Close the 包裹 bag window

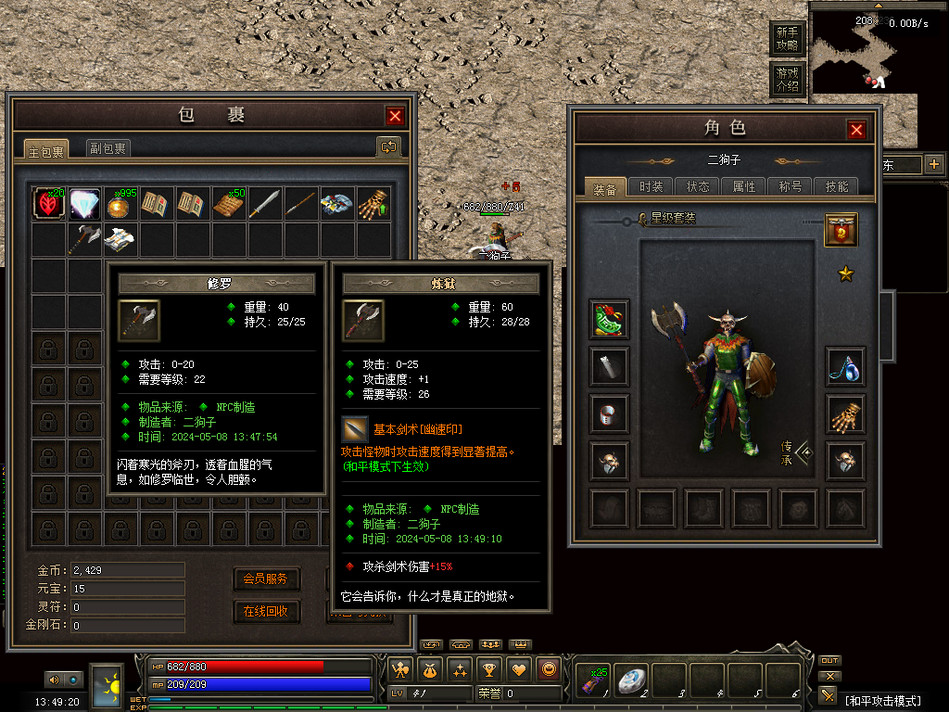(x=395, y=116)
